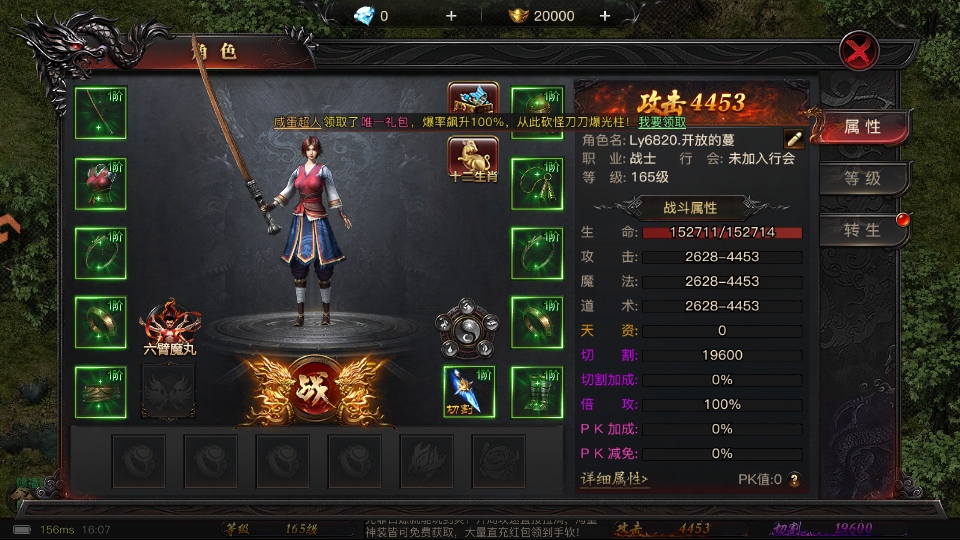Claim gift via 我要领取 link
The width and height of the screenshot is (960, 540).
pyautogui.click(x=662, y=121)
